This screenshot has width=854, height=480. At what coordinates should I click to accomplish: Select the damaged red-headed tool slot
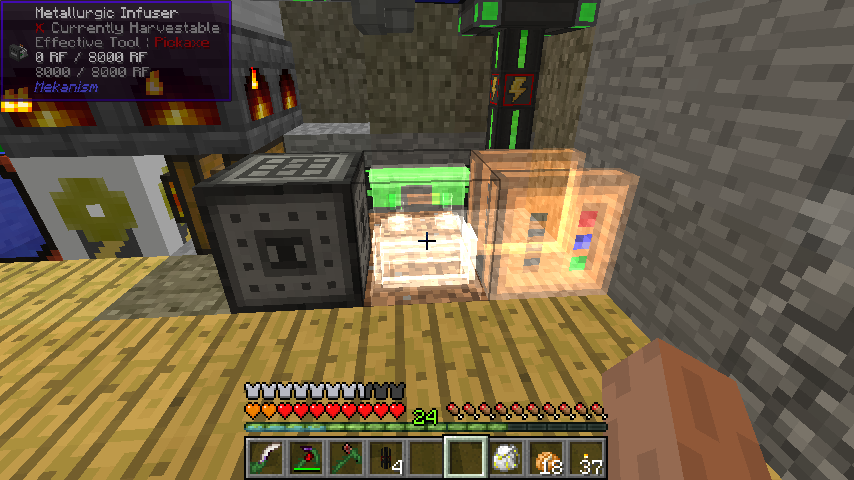304,458
